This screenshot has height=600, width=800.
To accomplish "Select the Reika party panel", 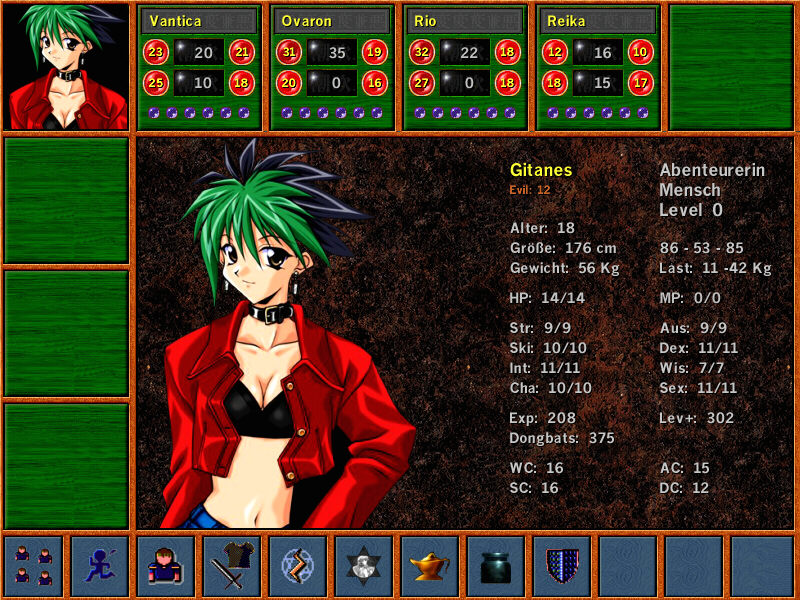I will click(x=598, y=67).
